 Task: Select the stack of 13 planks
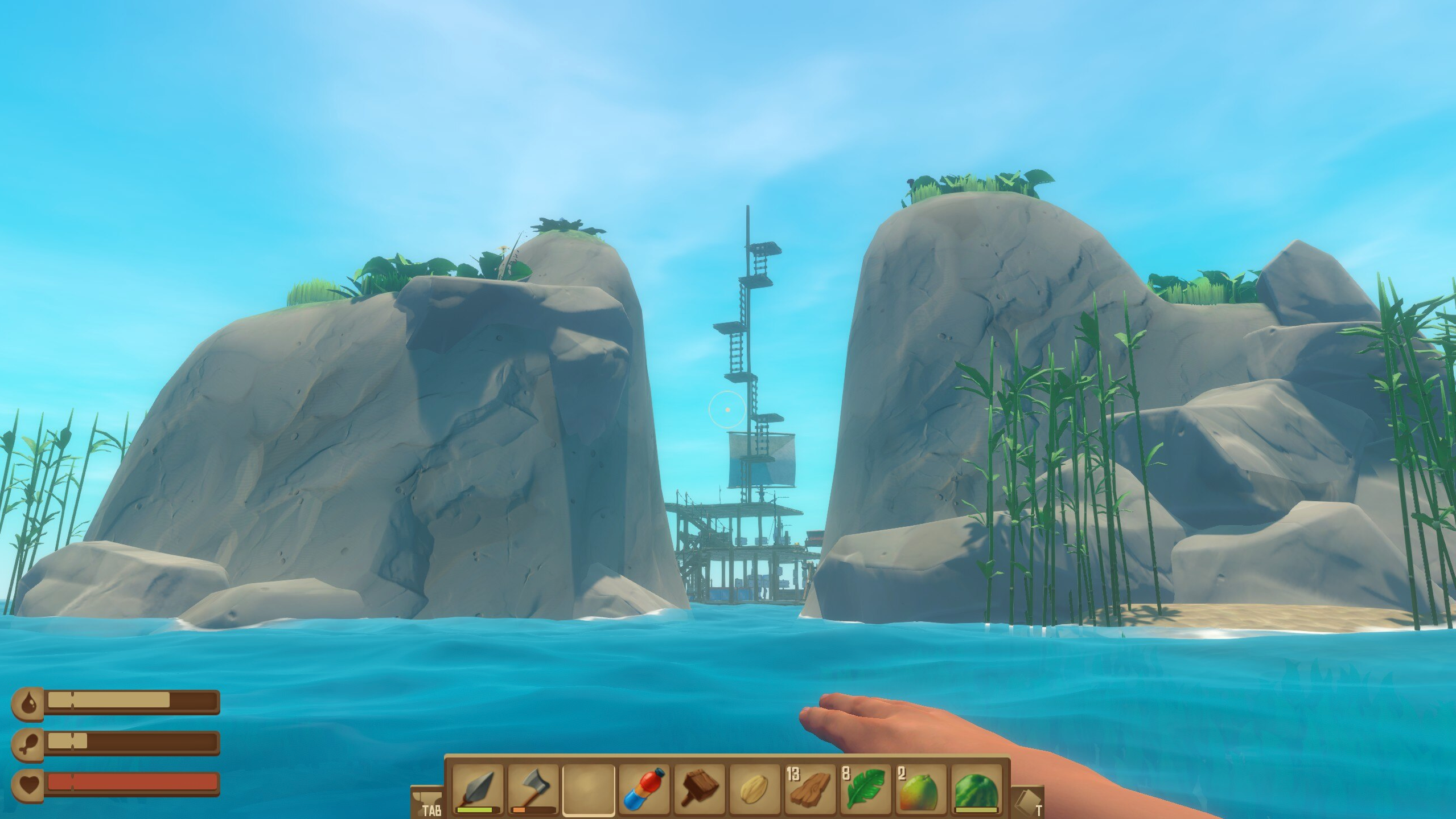tap(809, 789)
